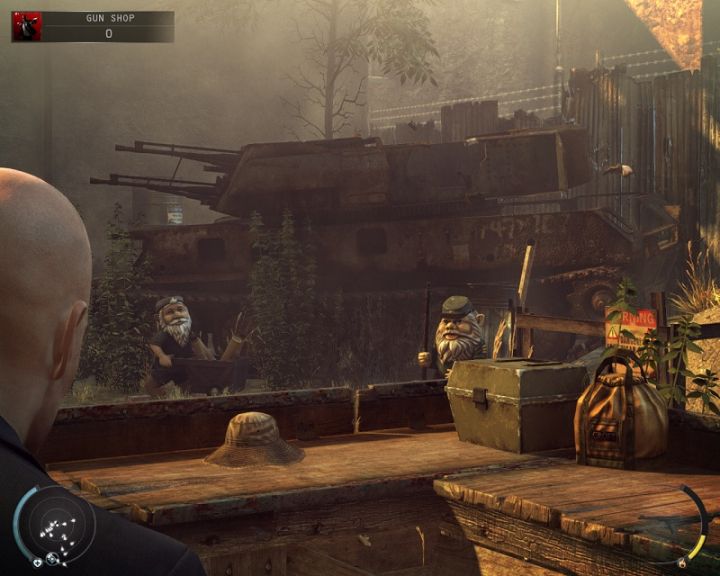Click the heart icon below the minimap
The image size is (720, 576).
(x=37, y=562)
